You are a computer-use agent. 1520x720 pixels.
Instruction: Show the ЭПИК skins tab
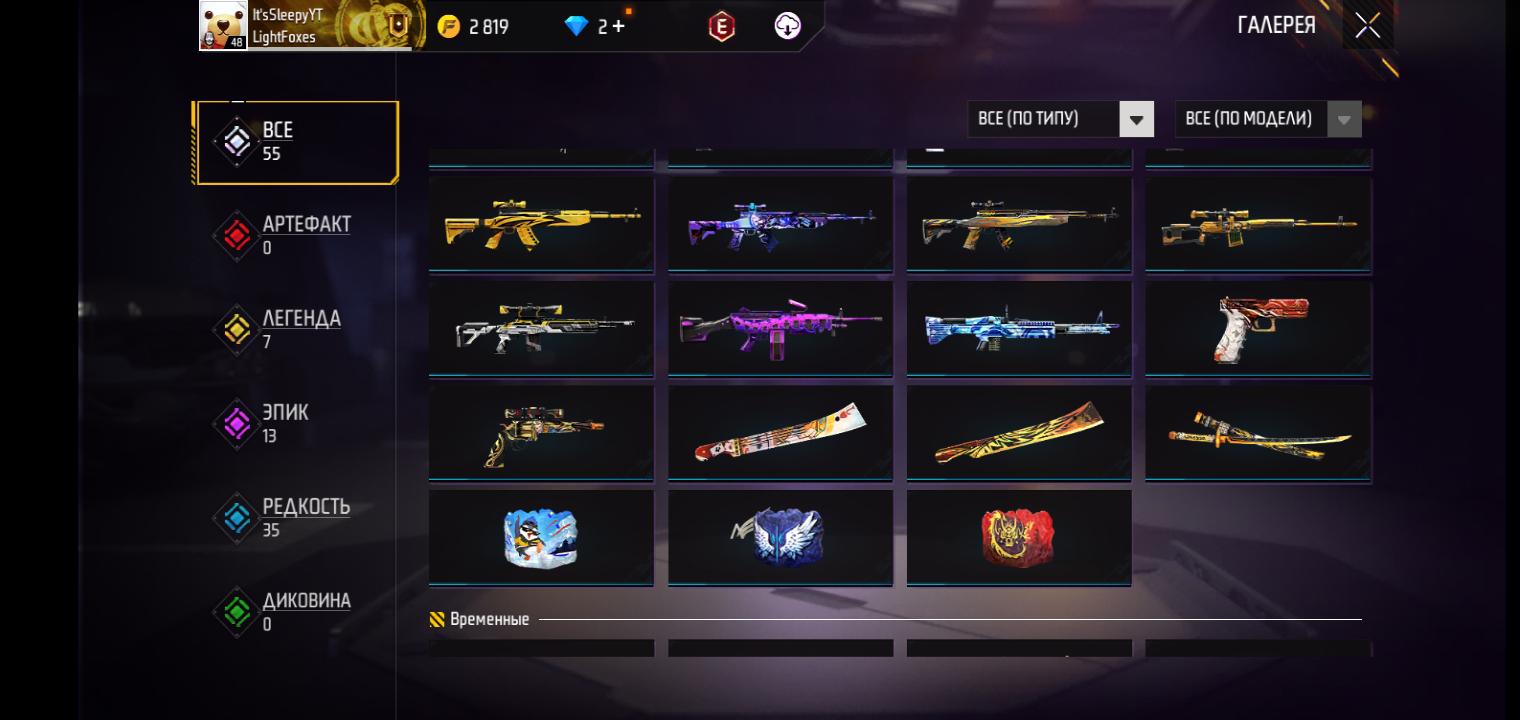click(x=297, y=424)
